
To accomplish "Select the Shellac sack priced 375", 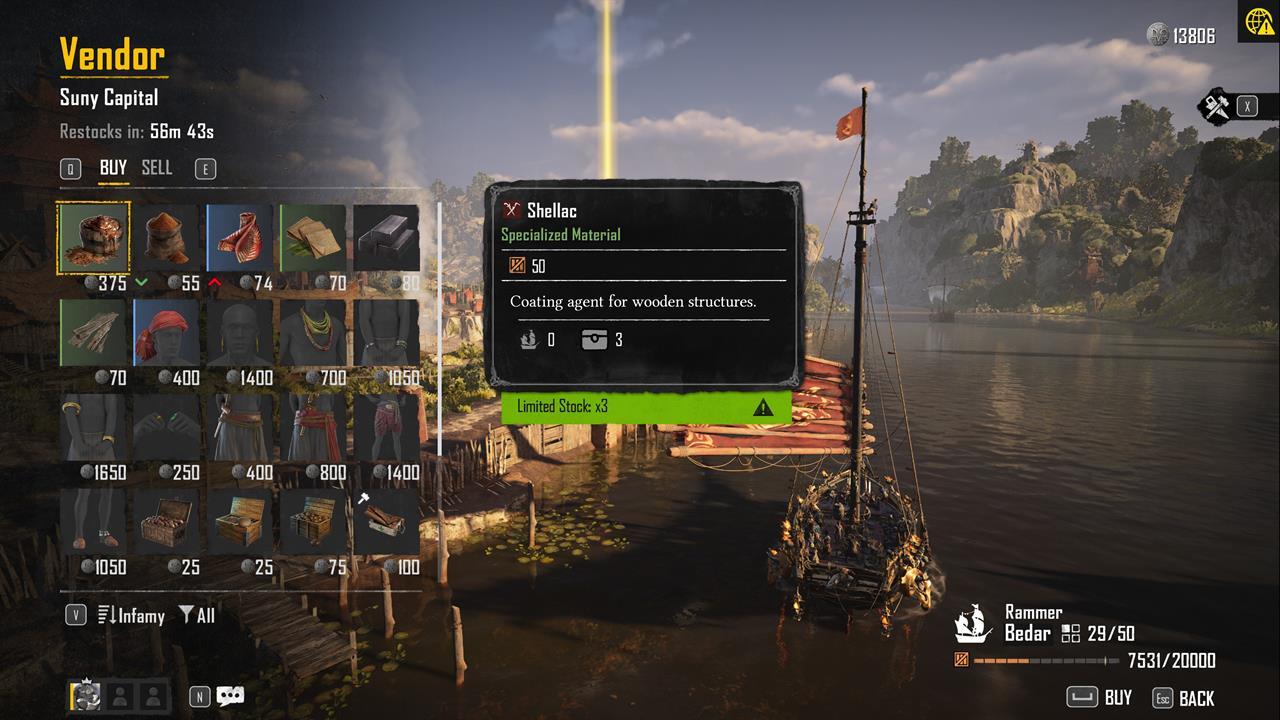I will point(94,238).
